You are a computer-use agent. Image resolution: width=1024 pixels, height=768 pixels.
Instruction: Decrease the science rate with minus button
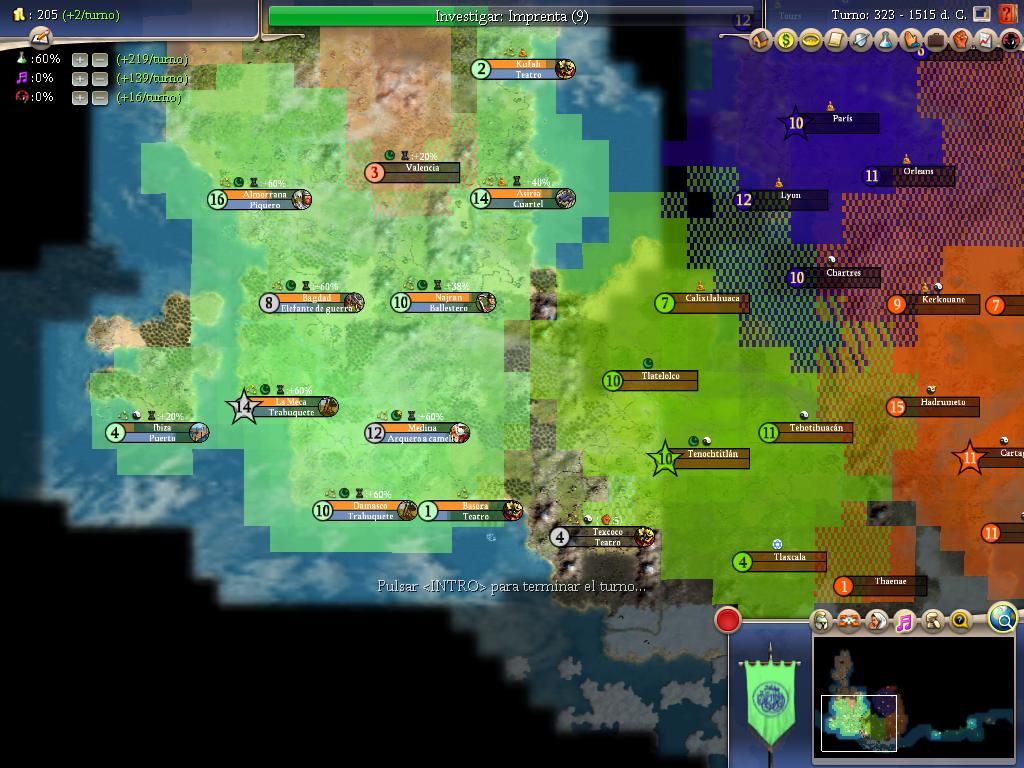(x=99, y=59)
